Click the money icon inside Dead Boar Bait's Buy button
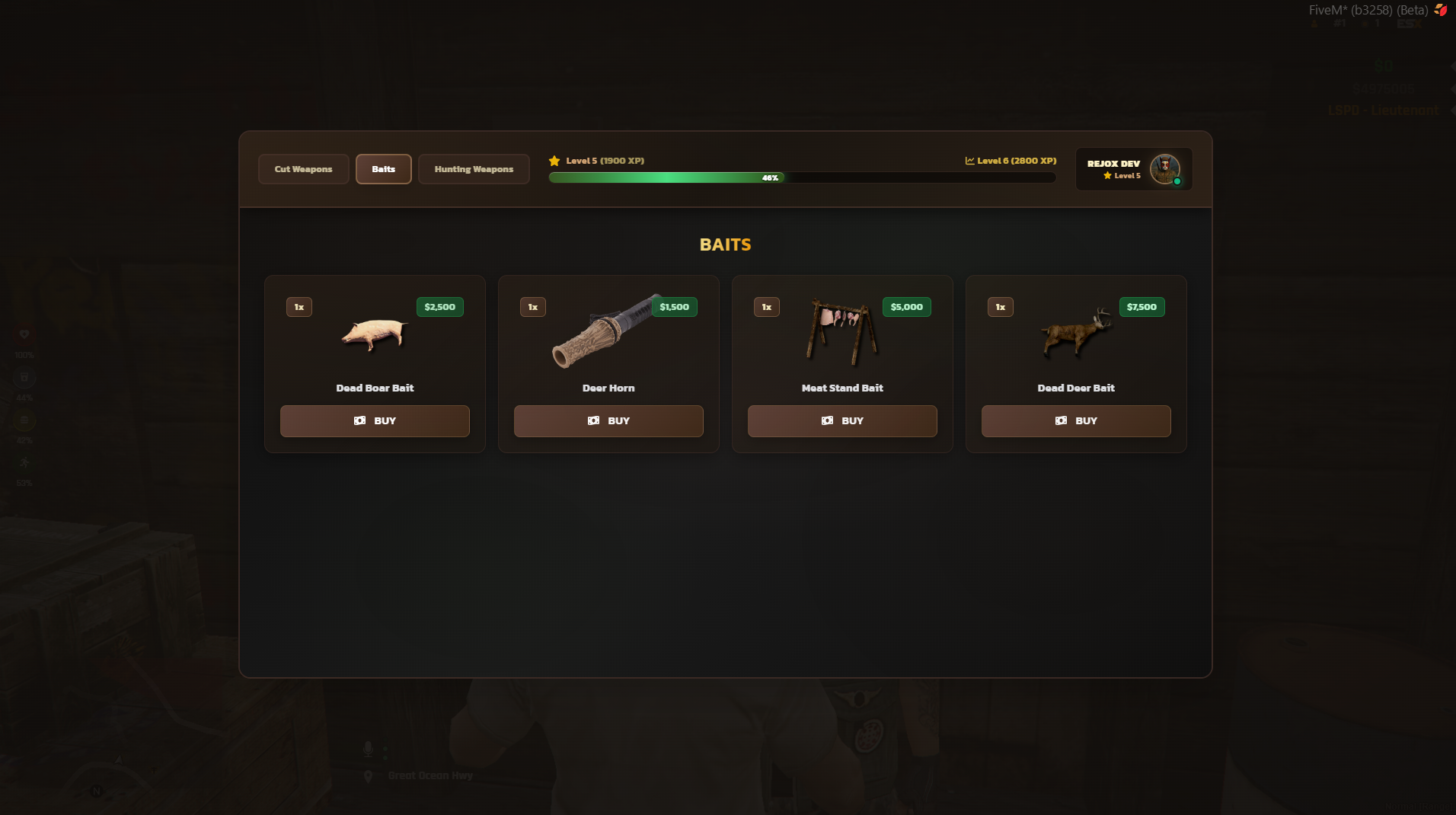Image resolution: width=1456 pixels, height=815 pixels. pos(361,420)
